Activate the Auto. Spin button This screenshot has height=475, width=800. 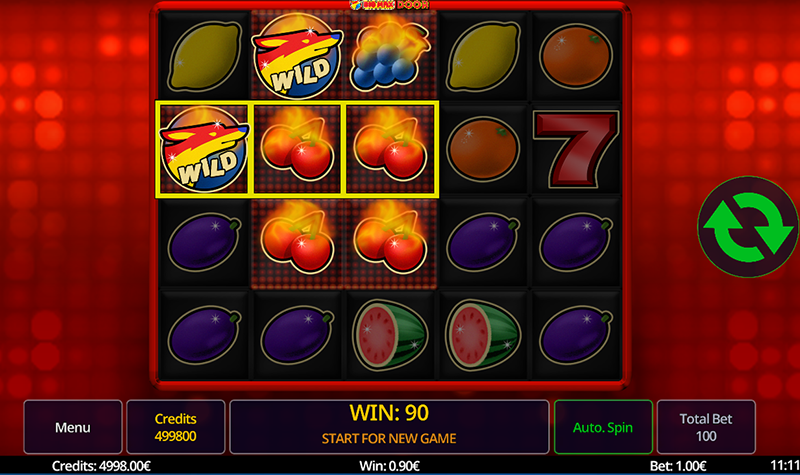pos(602,427)
